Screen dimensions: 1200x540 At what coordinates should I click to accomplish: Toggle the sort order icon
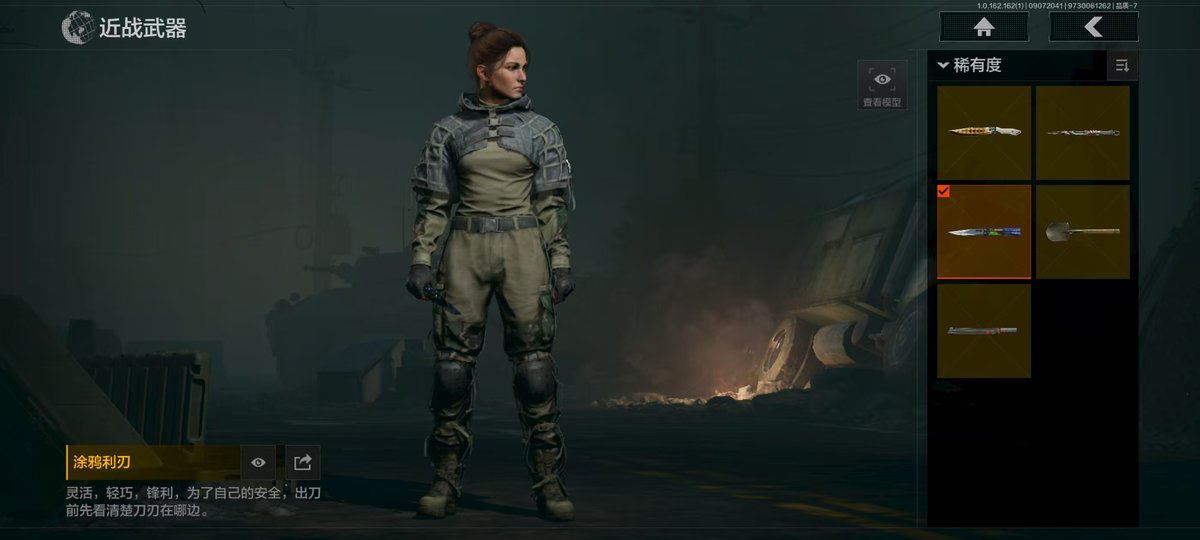pos(1122,66)
